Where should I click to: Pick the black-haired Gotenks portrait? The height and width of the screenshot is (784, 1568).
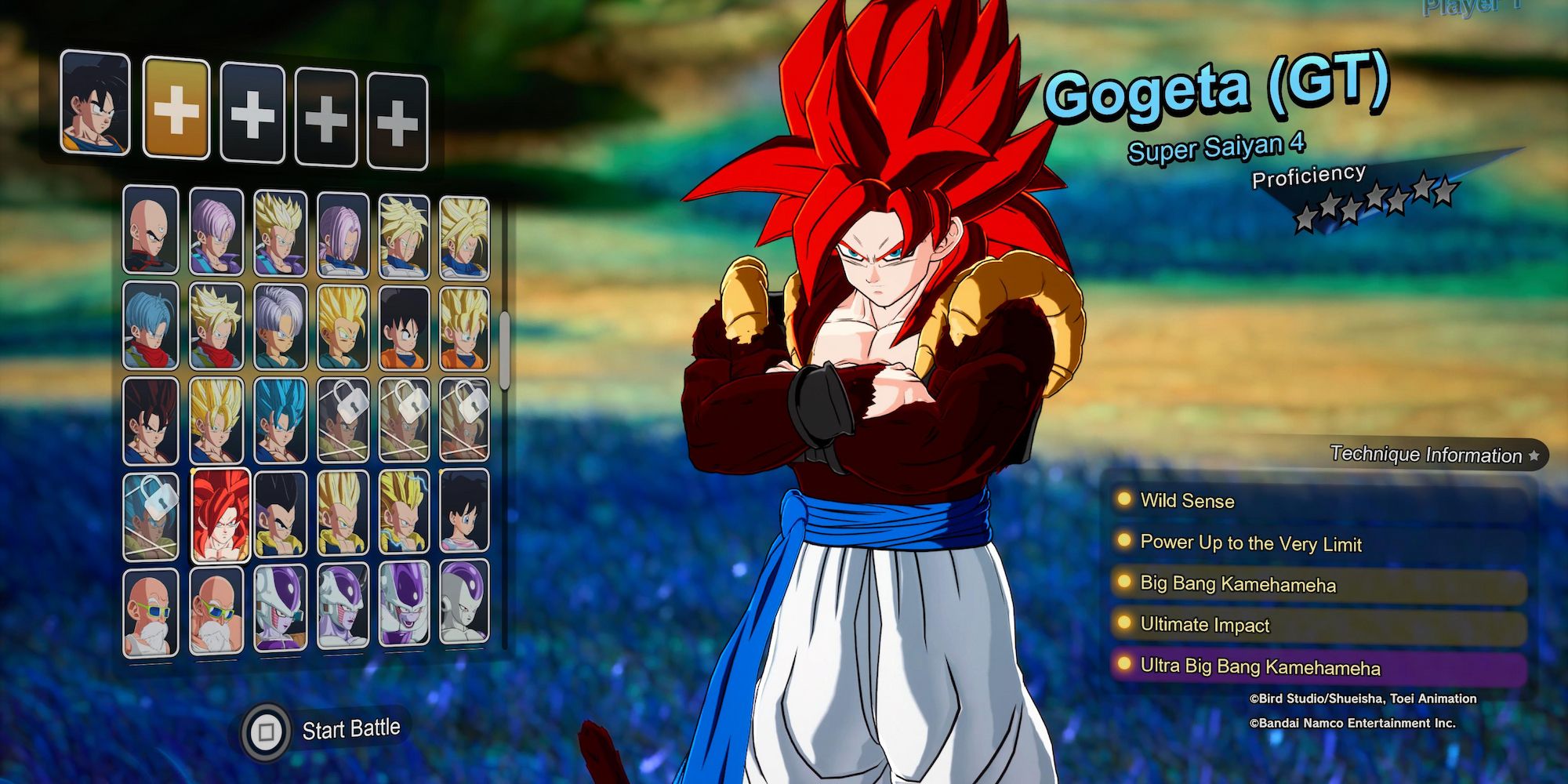pyautogui.click(x=280, y=514)
